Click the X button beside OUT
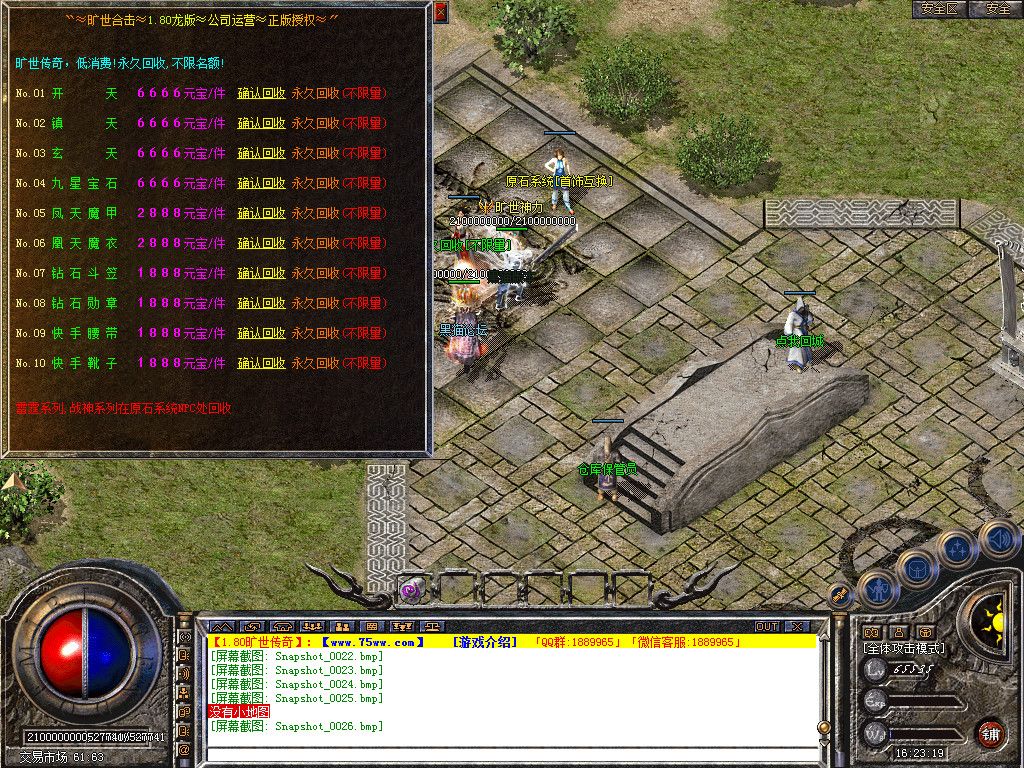The height and width of the screenshot is (768, 1024). coord(796,627)
